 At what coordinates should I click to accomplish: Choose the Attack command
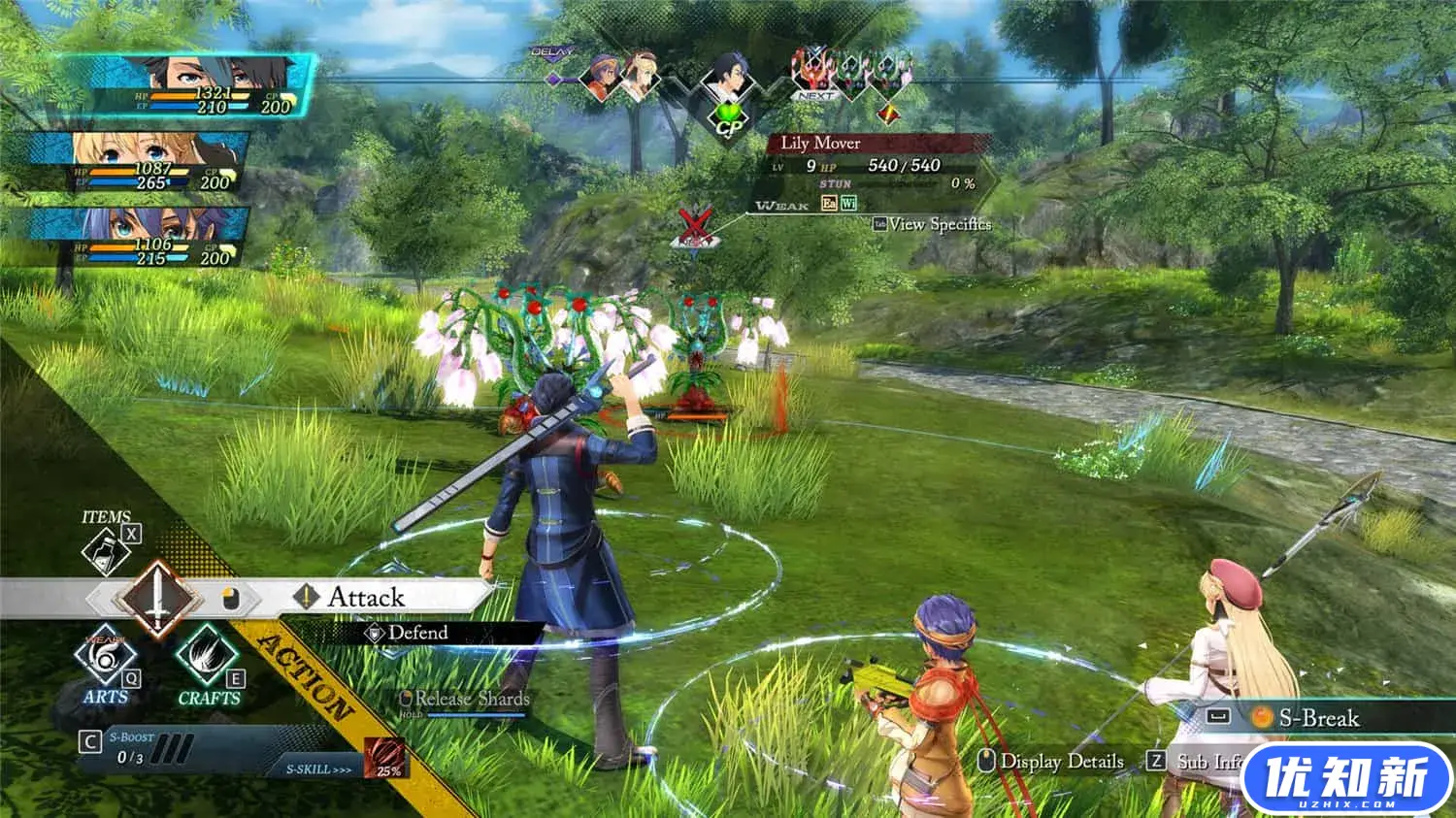pyautogui.click(x=366, y=597)
